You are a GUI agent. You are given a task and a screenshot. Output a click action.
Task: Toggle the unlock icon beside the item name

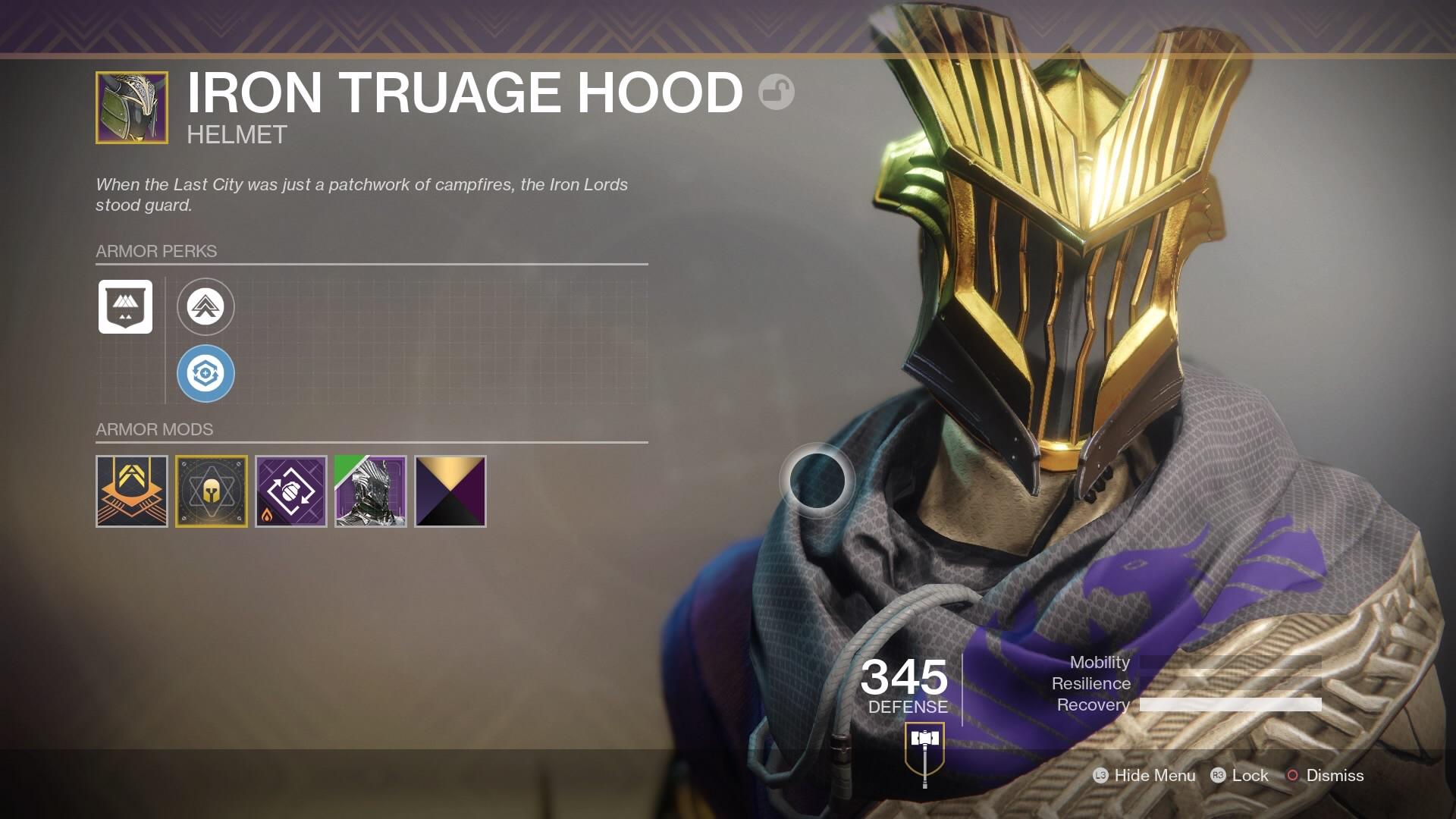[776, 93]
